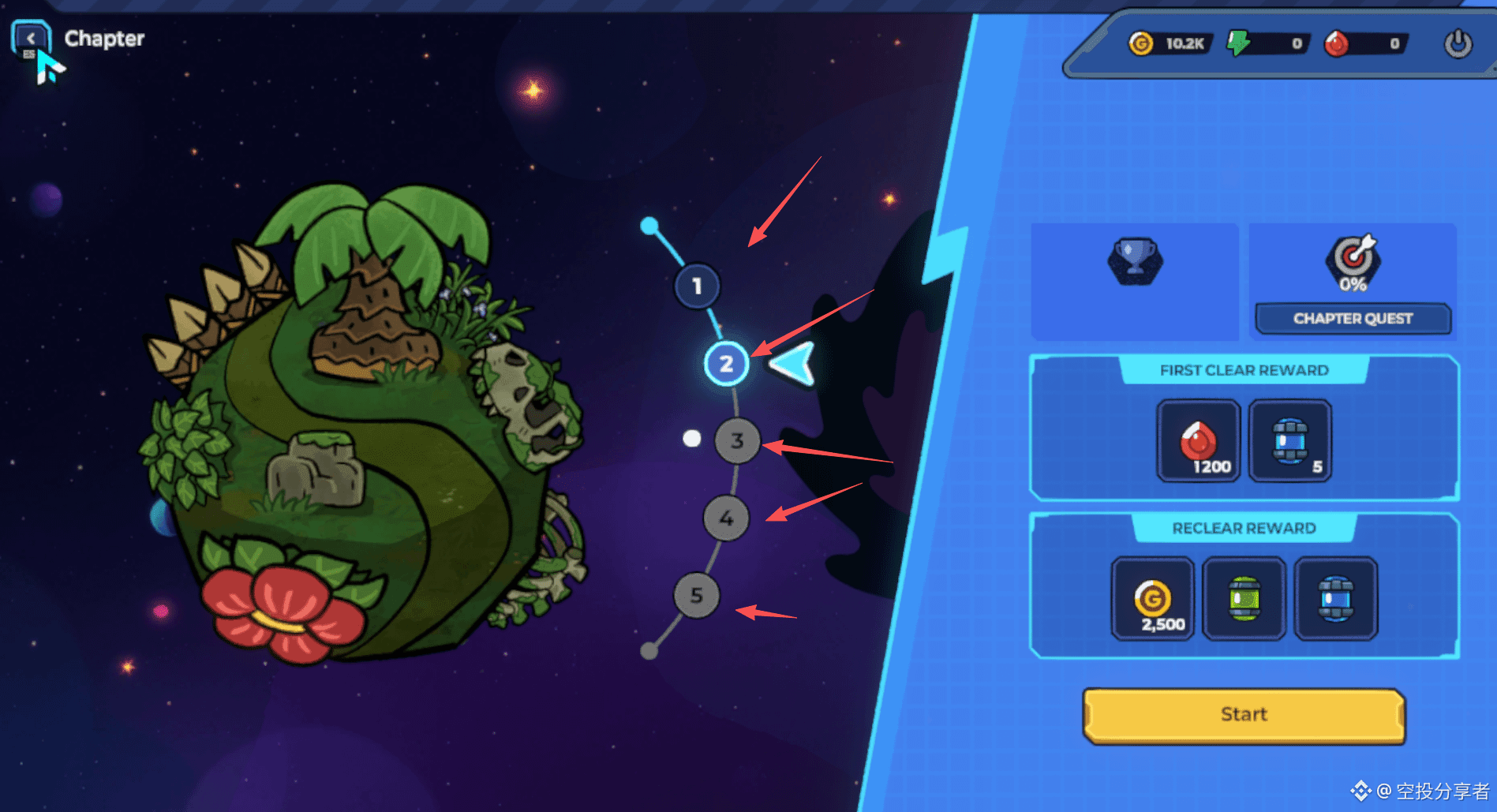
Task: Select stage 1 node
Action: pyautogui.click(x=697, y=286)
